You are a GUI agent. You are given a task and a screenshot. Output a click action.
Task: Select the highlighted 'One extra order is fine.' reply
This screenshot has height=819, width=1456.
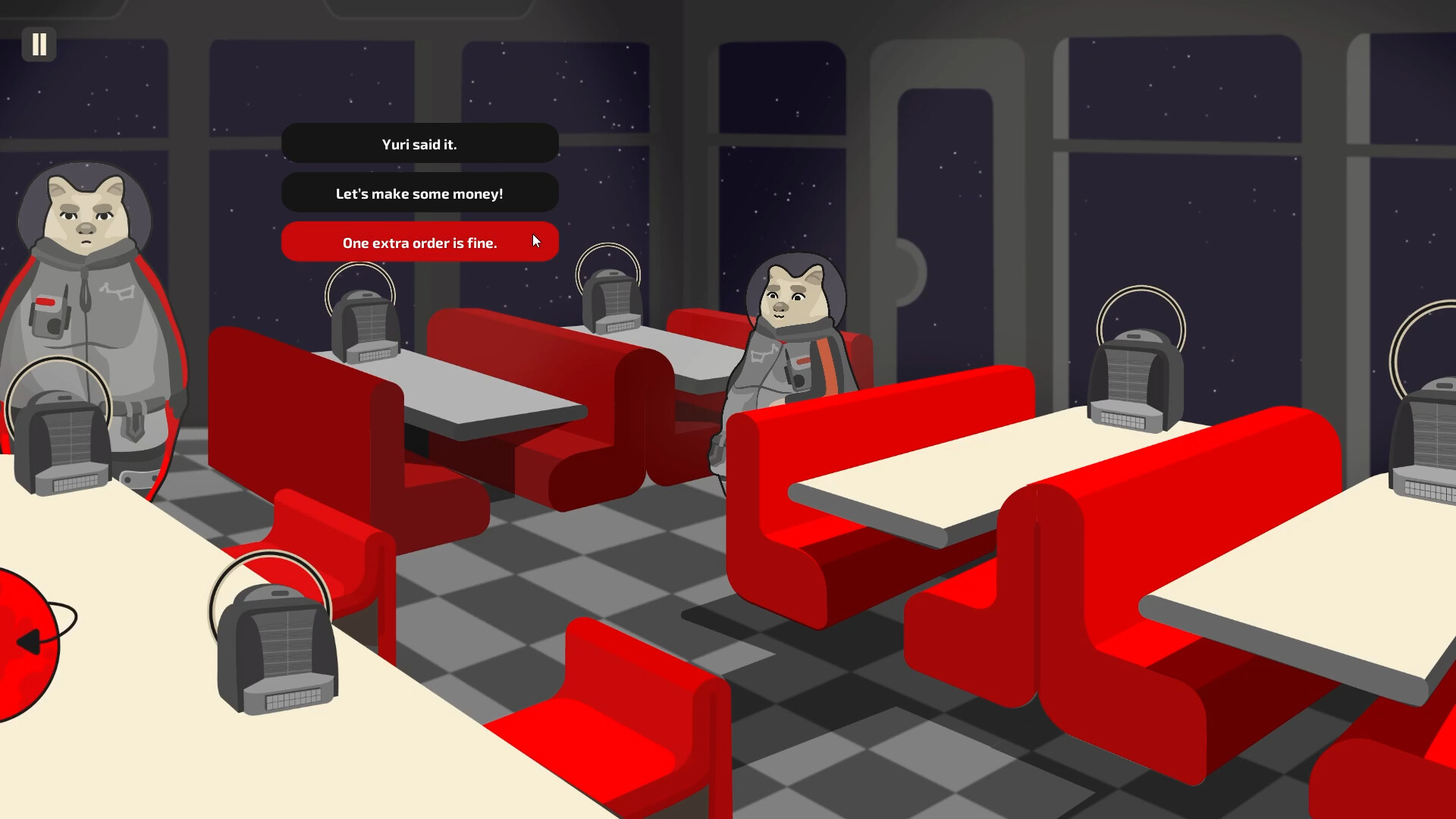419,243
